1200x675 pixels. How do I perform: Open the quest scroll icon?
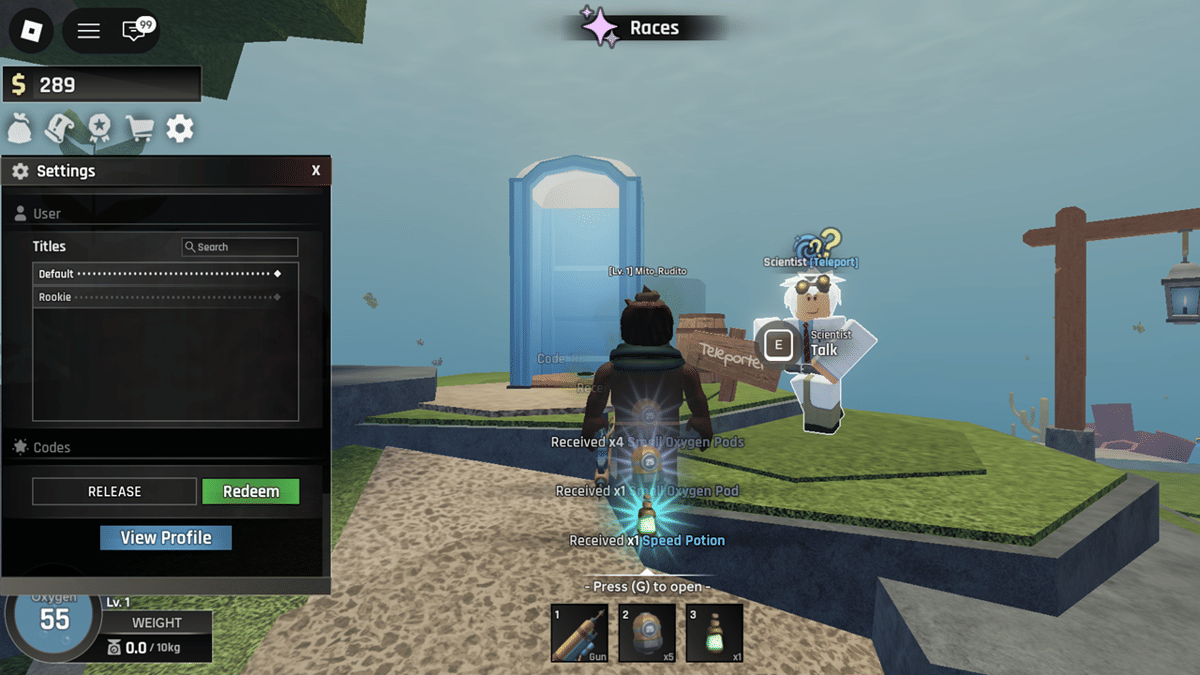tap(60, 128)
